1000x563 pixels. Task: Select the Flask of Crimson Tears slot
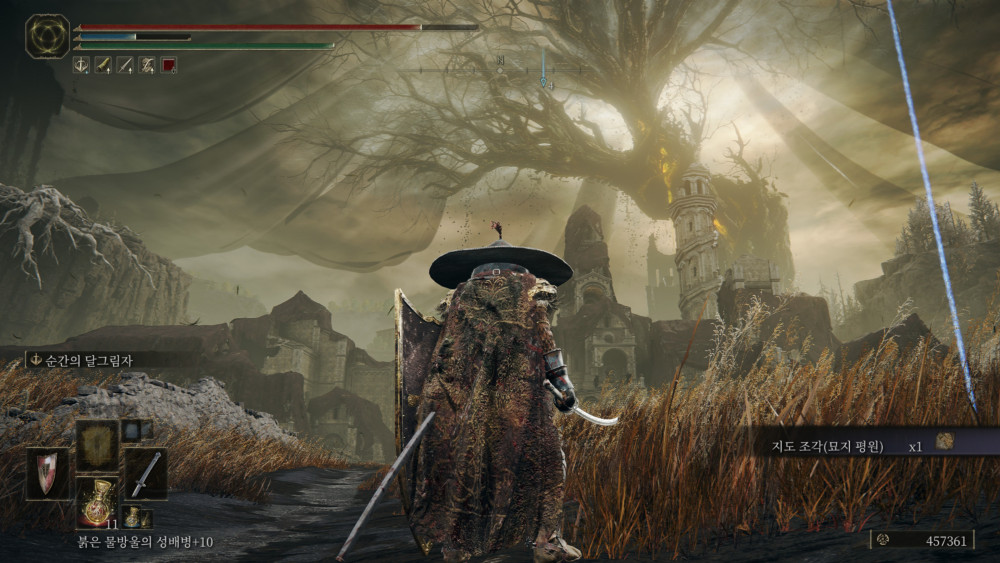(97, 499)
